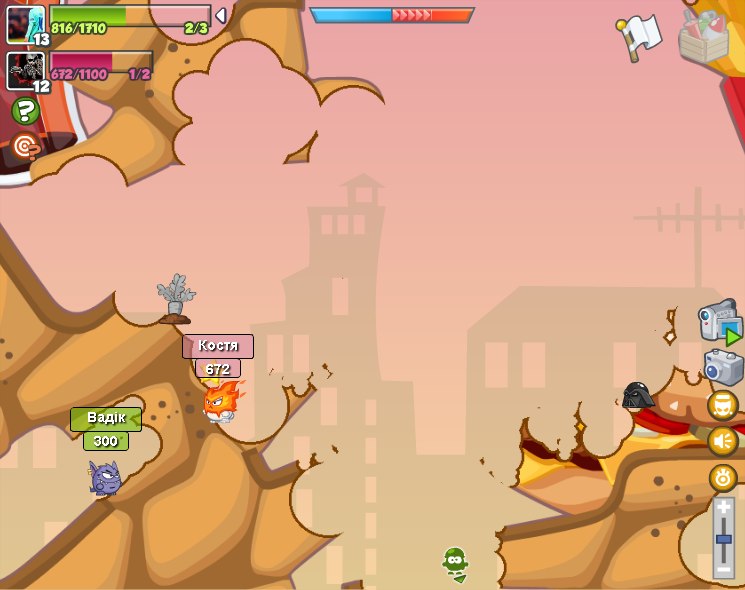The width and height of the screenshot is (745, 590).
Task: Click the orange target hint button
Action: (25, 148)
